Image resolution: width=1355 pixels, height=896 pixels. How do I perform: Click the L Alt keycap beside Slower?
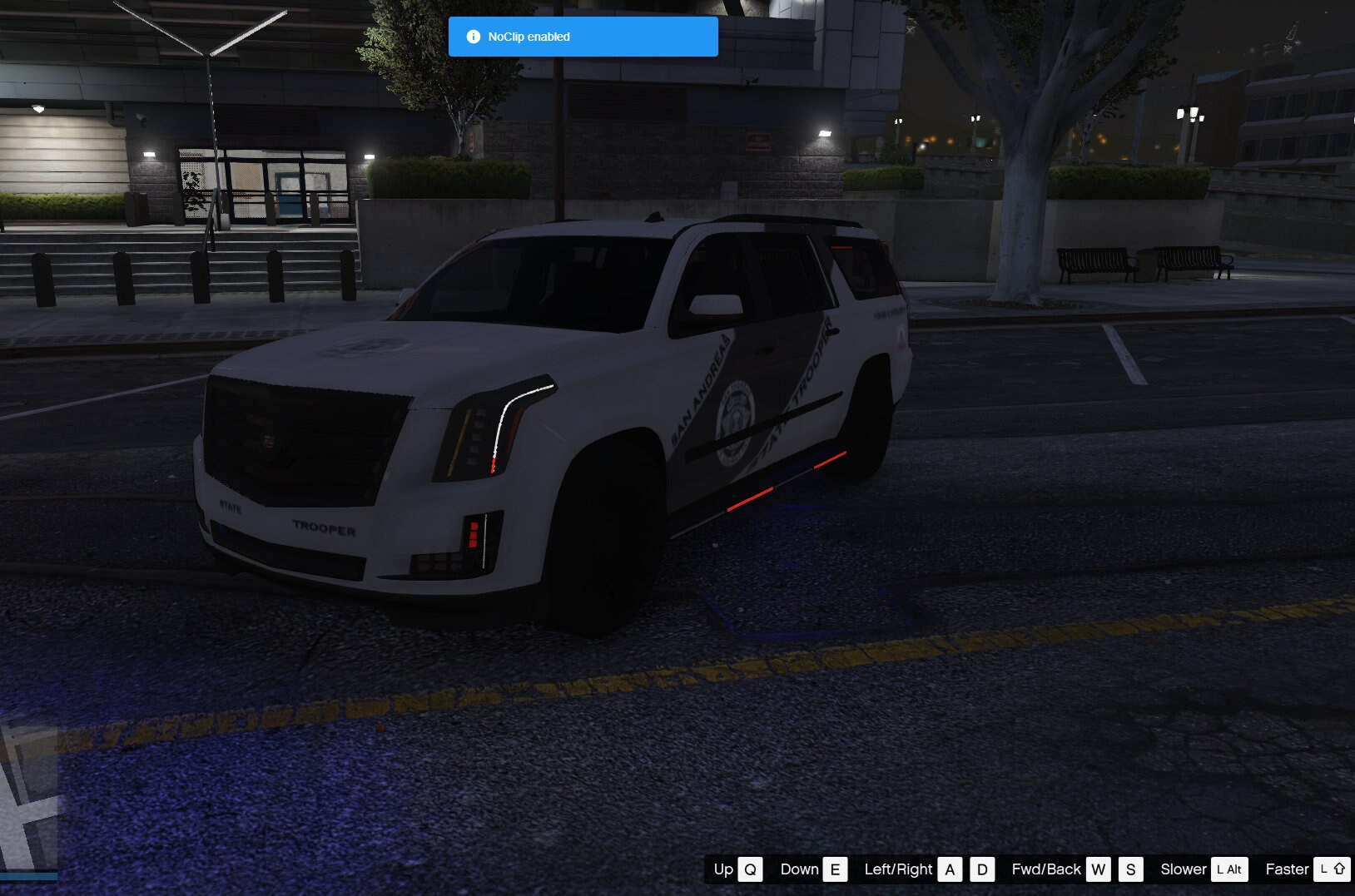click(1230, 869)
